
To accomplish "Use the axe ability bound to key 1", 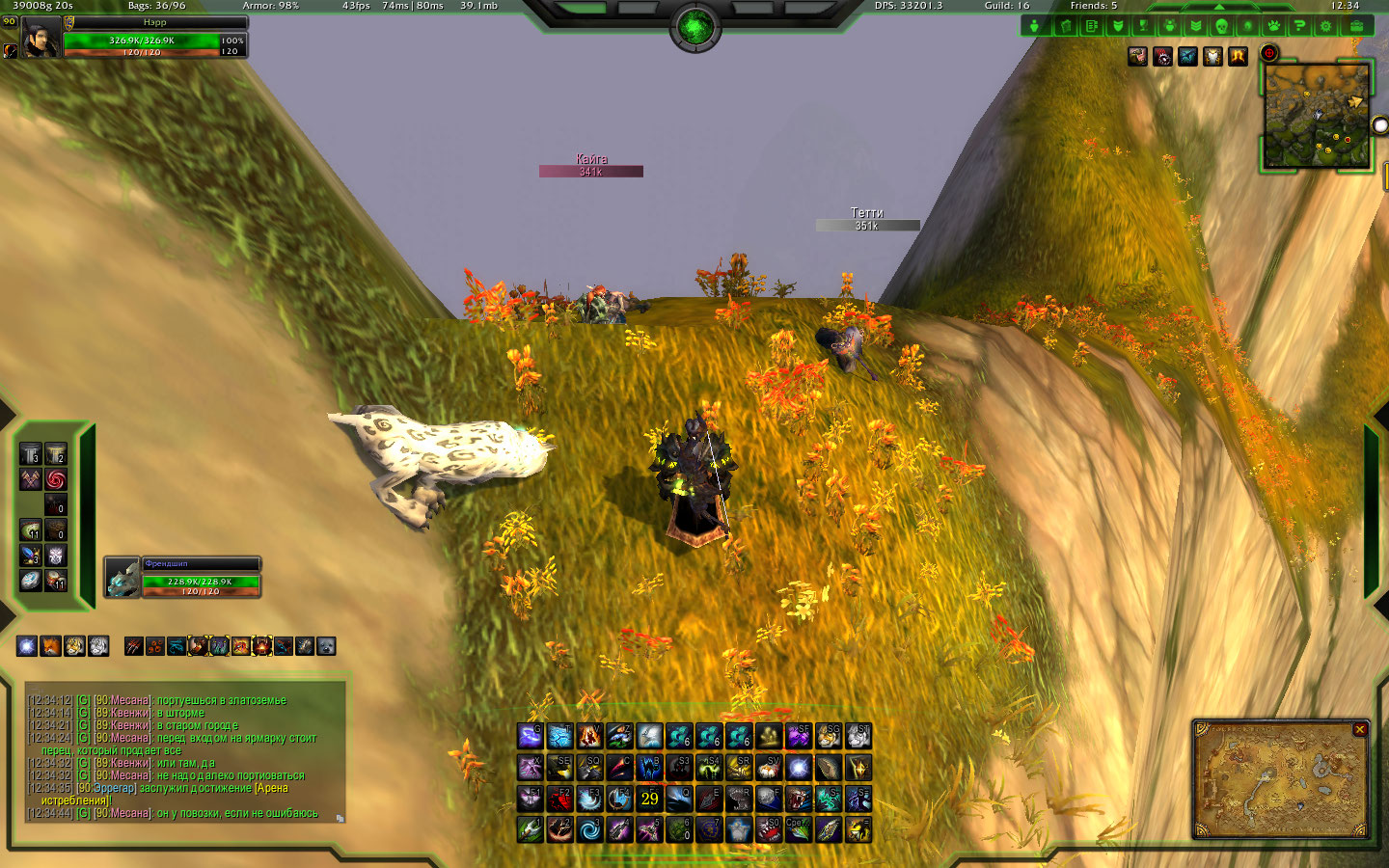I will point(530,829).
